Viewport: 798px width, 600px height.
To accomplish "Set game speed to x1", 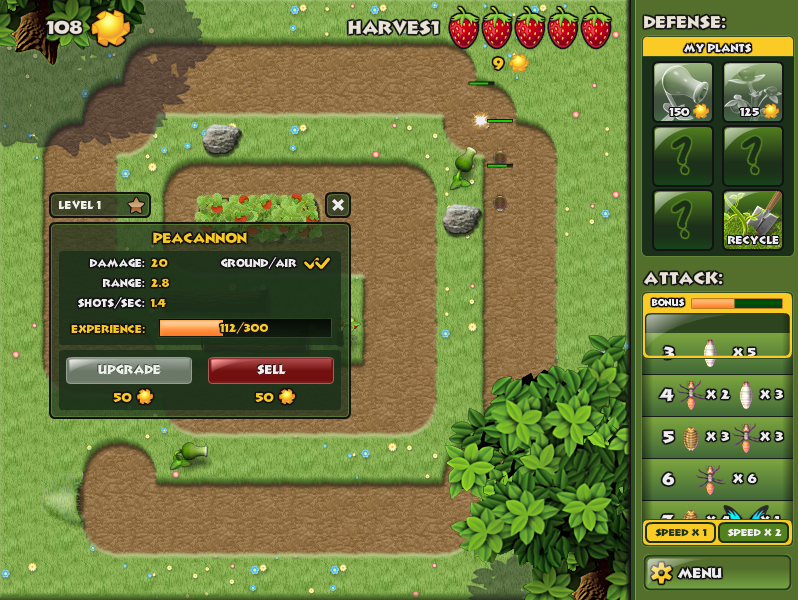I will click(x=680, y=533).
